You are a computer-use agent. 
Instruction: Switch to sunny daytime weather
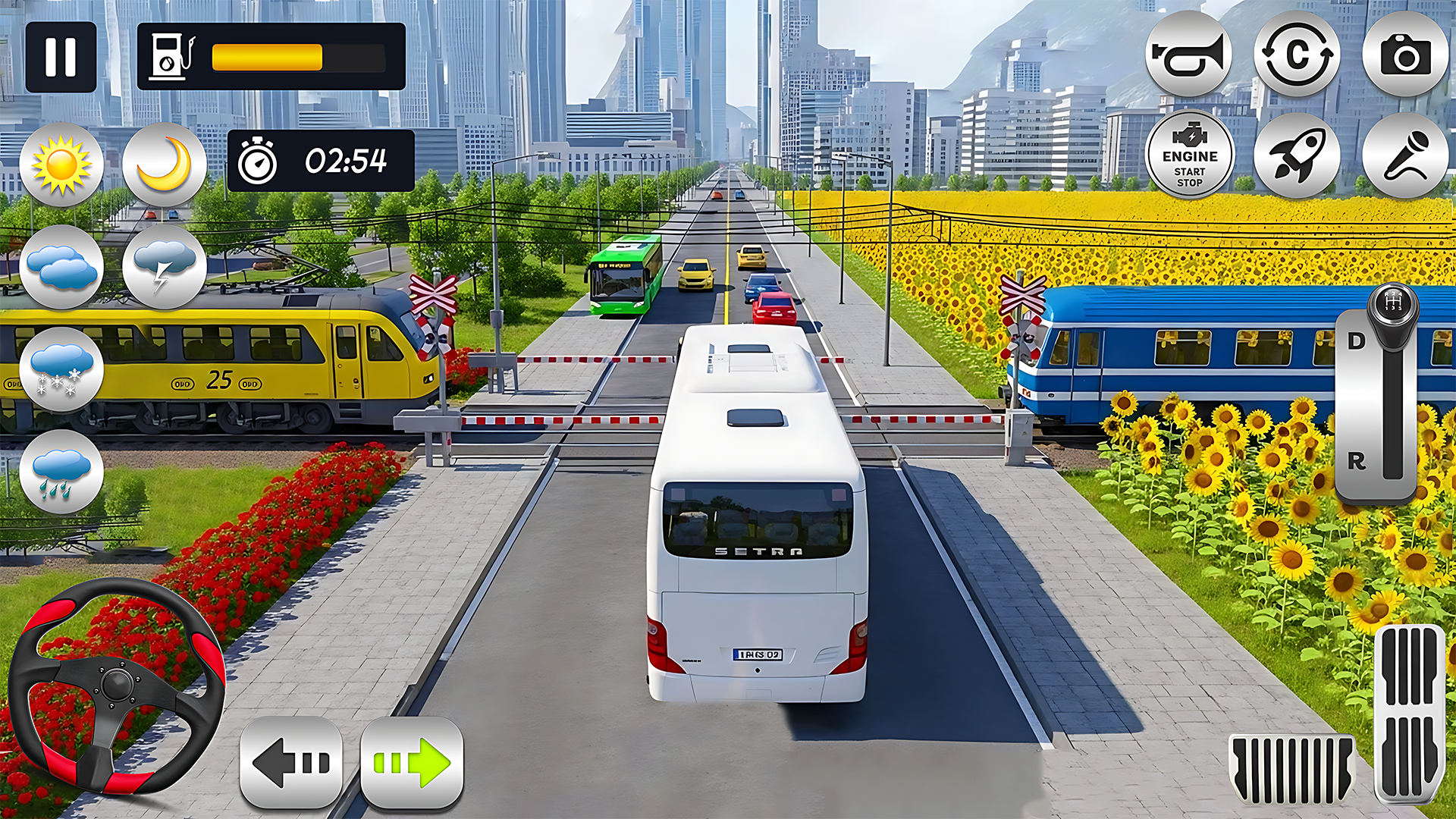pyautogui.click(x=61, y=165)
